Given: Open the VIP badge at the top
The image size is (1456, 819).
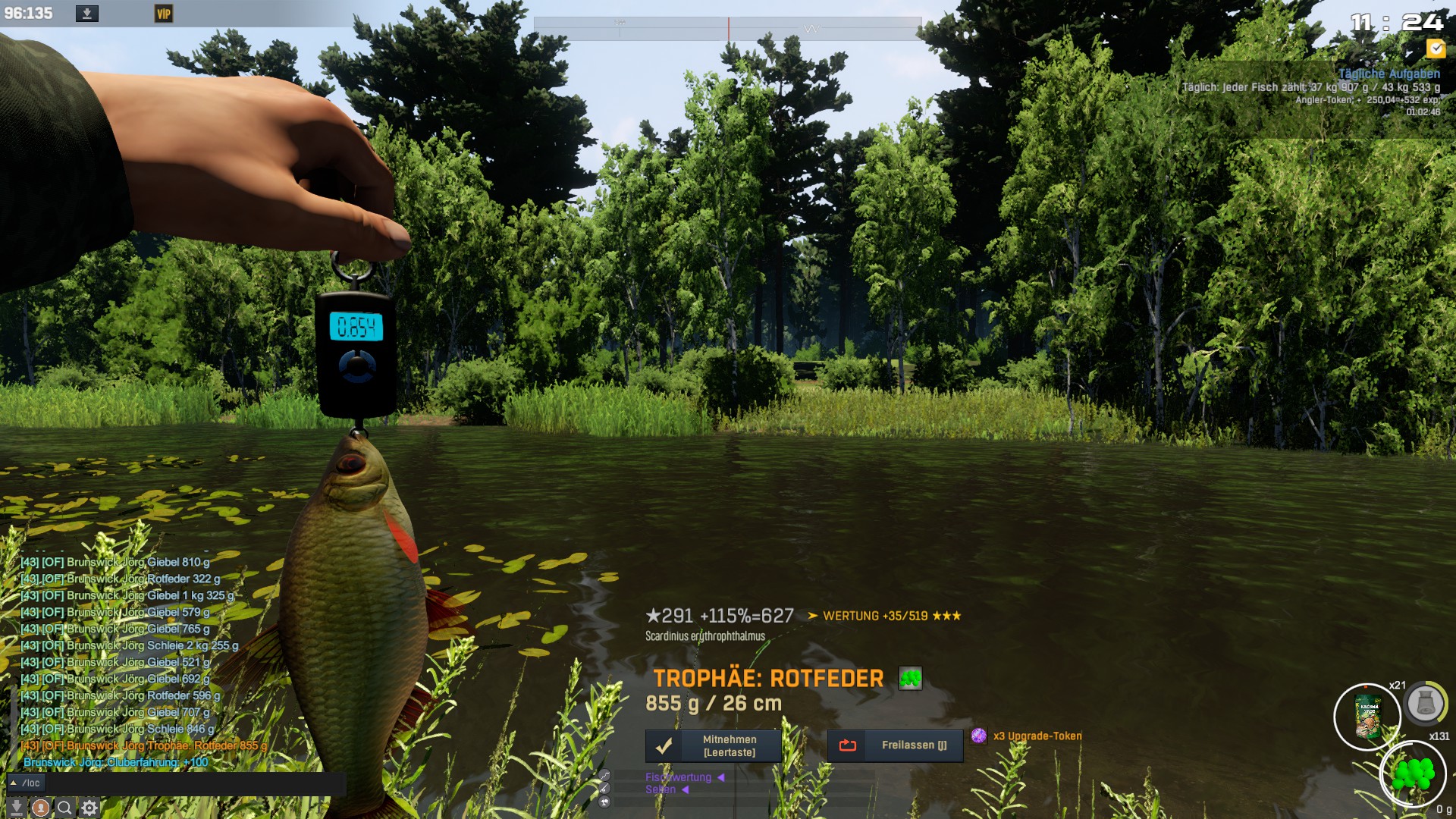Looking at the screenshot, I should coord(164,14).
